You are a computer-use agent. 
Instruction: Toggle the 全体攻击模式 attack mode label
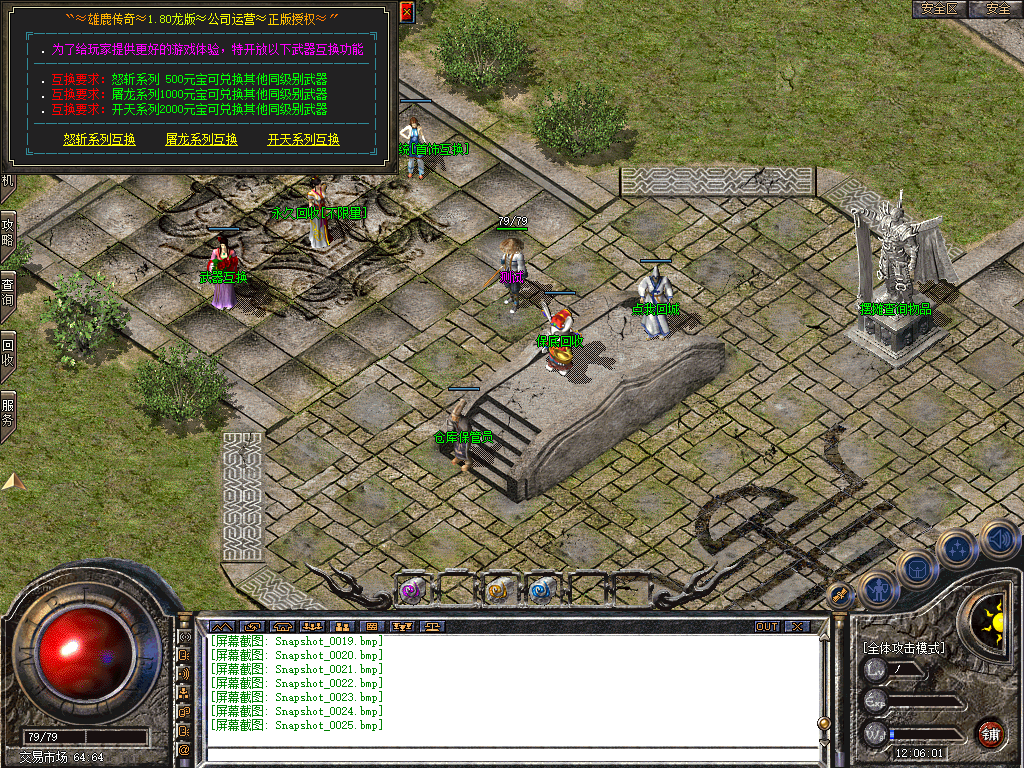tap(905, 648)
